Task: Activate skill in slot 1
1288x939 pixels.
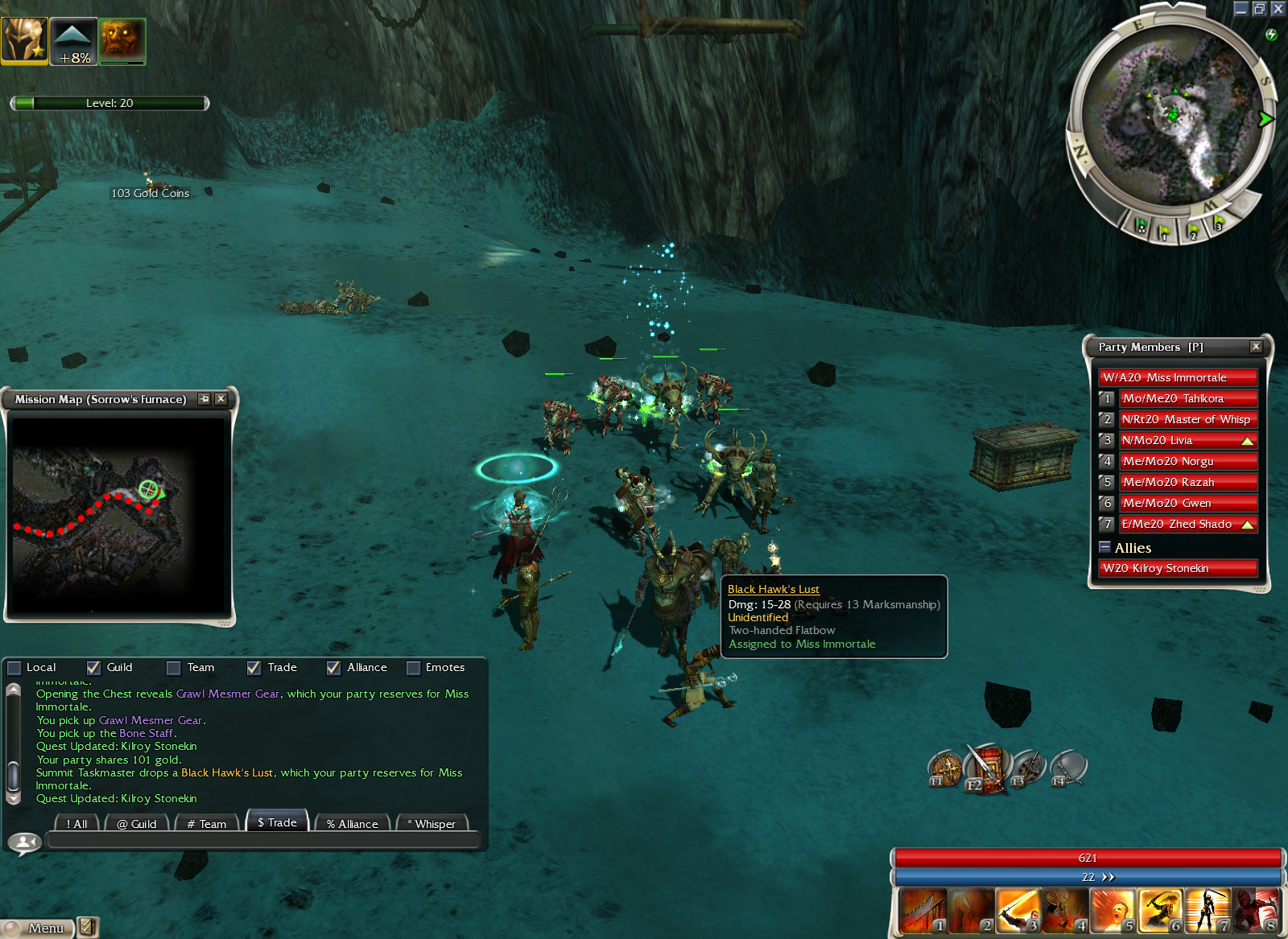Action: pyautogui.click(x=923, y=911)
